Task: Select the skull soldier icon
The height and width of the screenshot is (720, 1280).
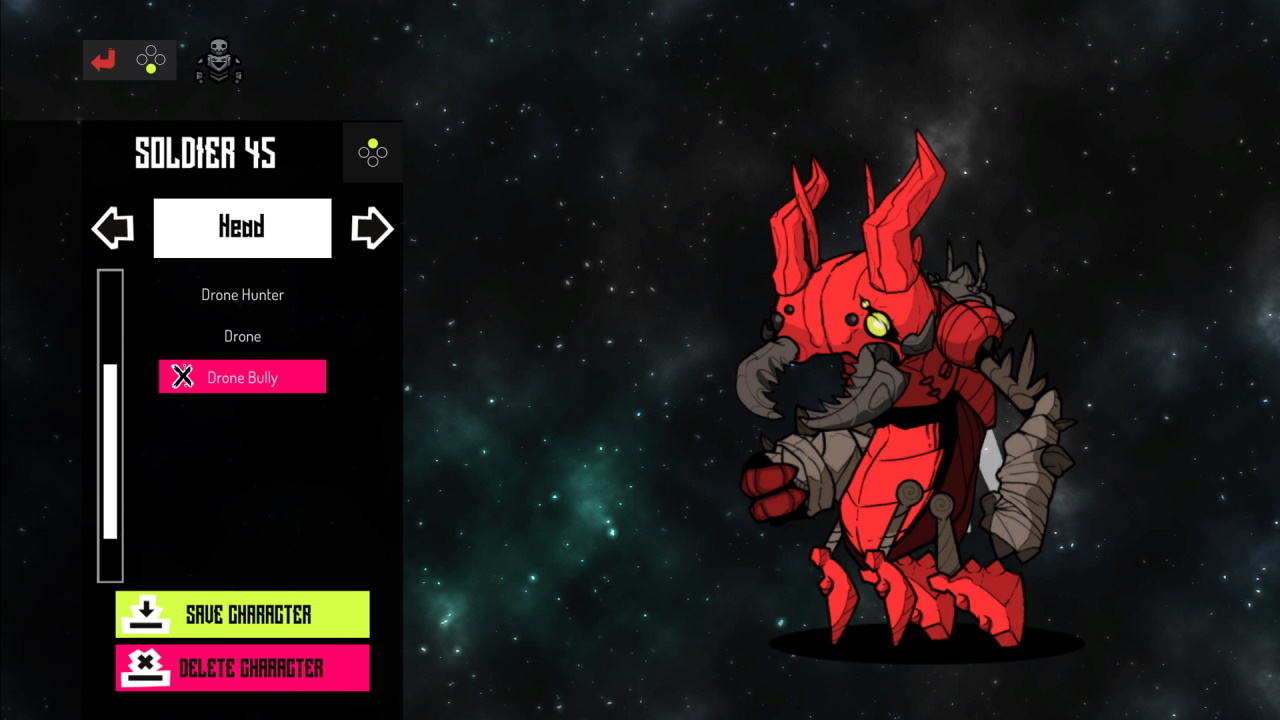Action: (218, 62)
